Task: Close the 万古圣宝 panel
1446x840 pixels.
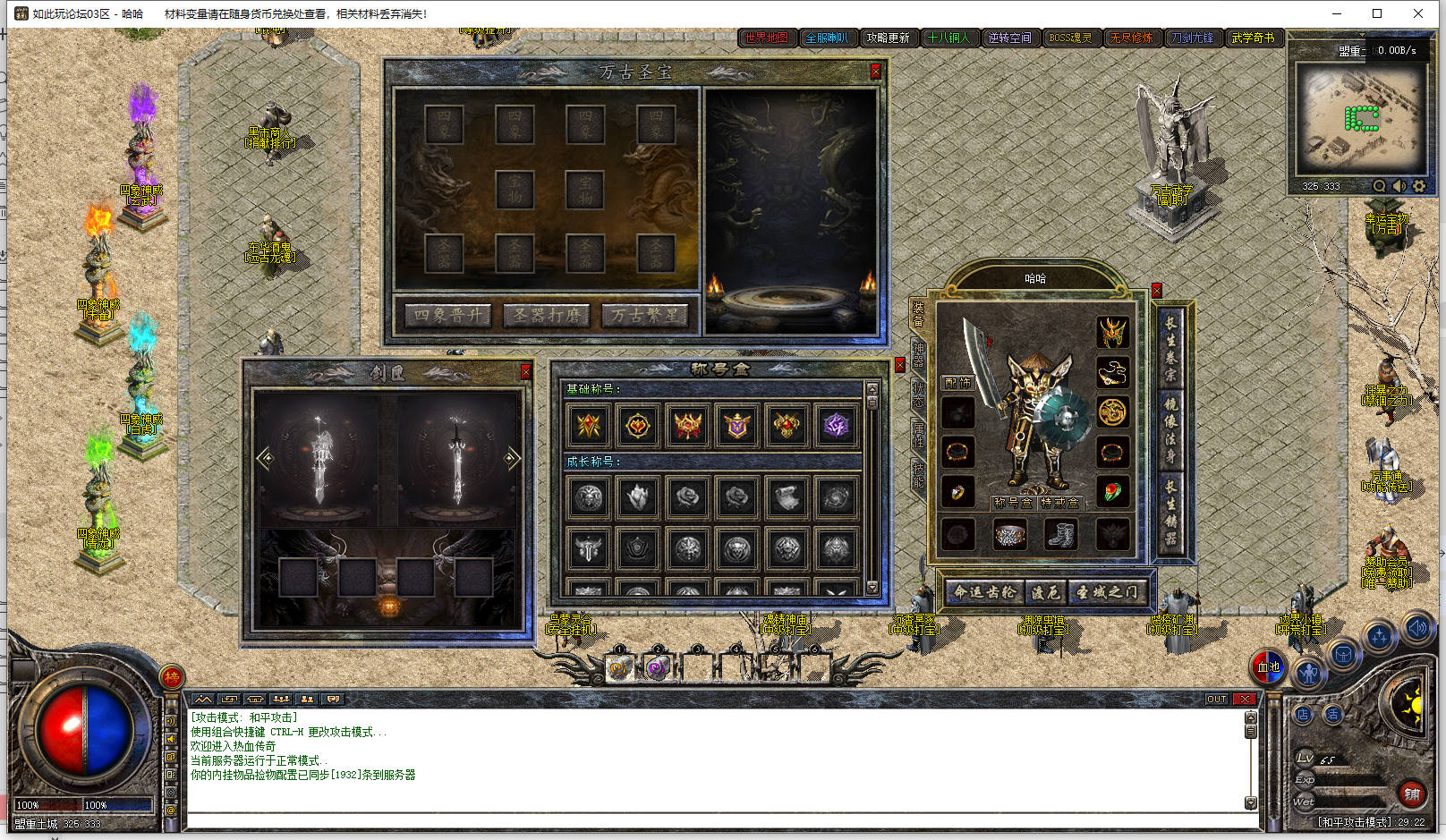Action: [x=875, y=72]
